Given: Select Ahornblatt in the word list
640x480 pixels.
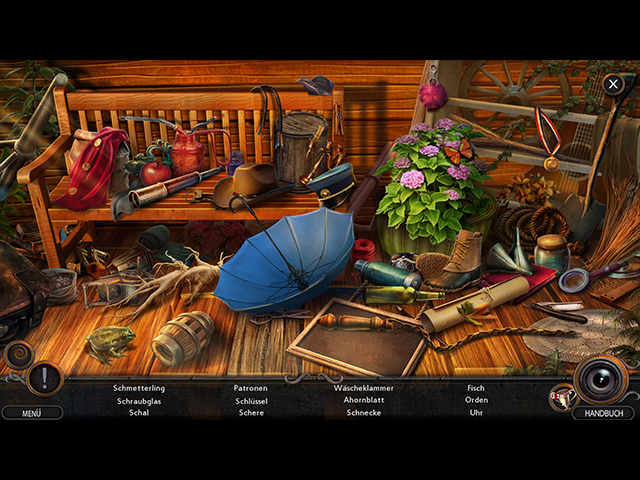Looking at the screenshot, I should point(364,400).
